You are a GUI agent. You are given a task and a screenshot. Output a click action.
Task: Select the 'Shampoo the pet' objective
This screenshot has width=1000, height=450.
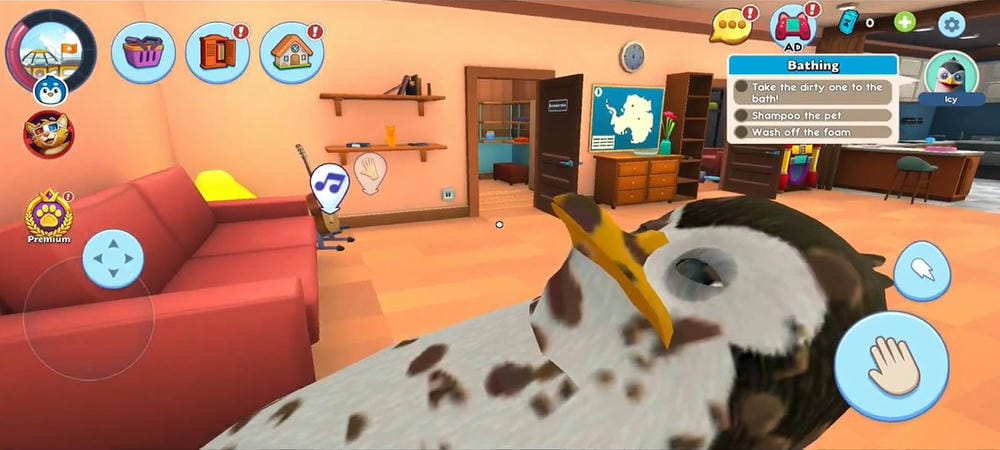(812, 115)
